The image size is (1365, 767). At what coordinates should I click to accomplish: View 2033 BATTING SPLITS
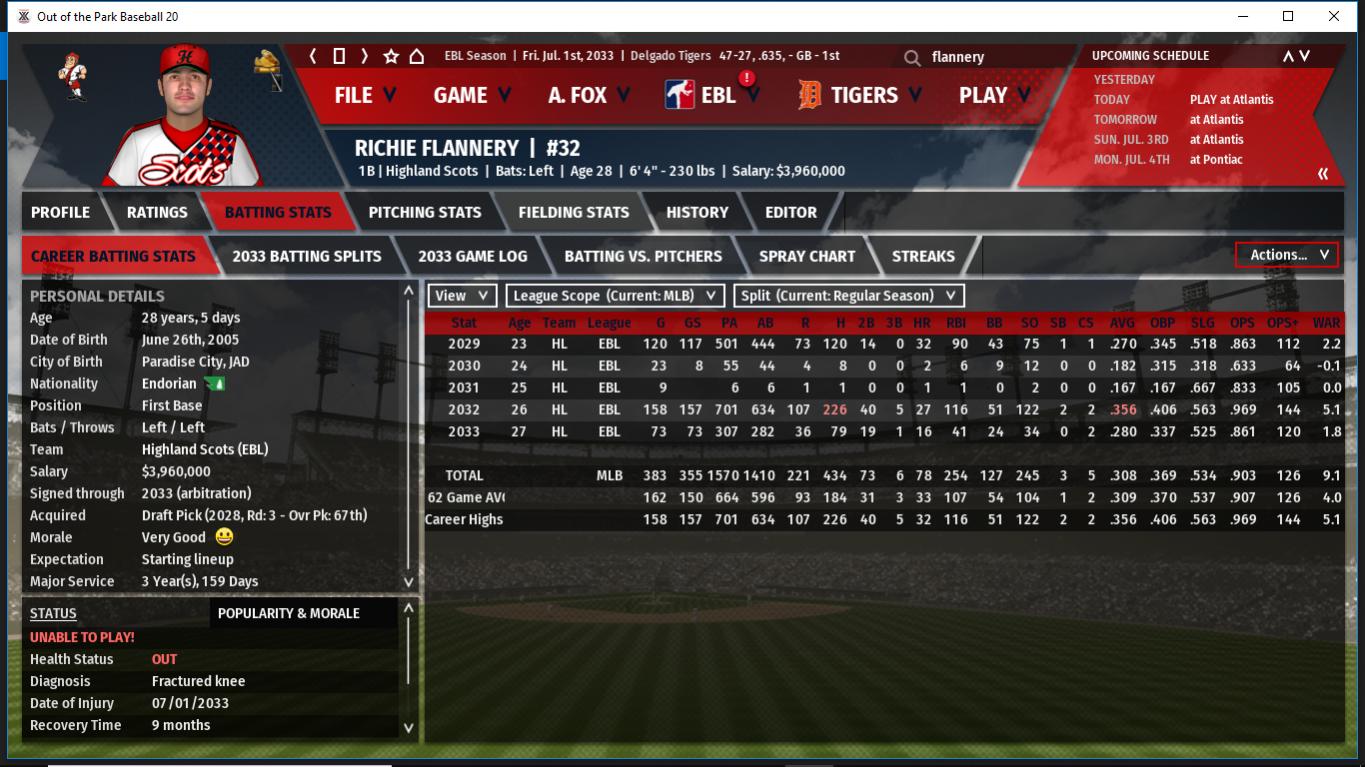[307, 256]
